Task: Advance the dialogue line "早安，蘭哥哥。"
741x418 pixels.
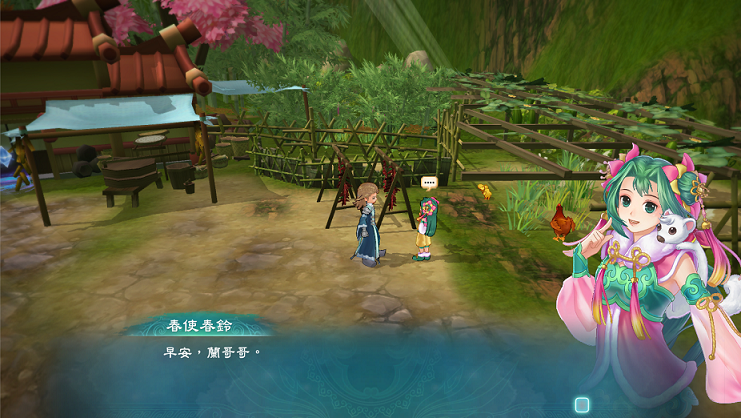Action: pos(218,353)
